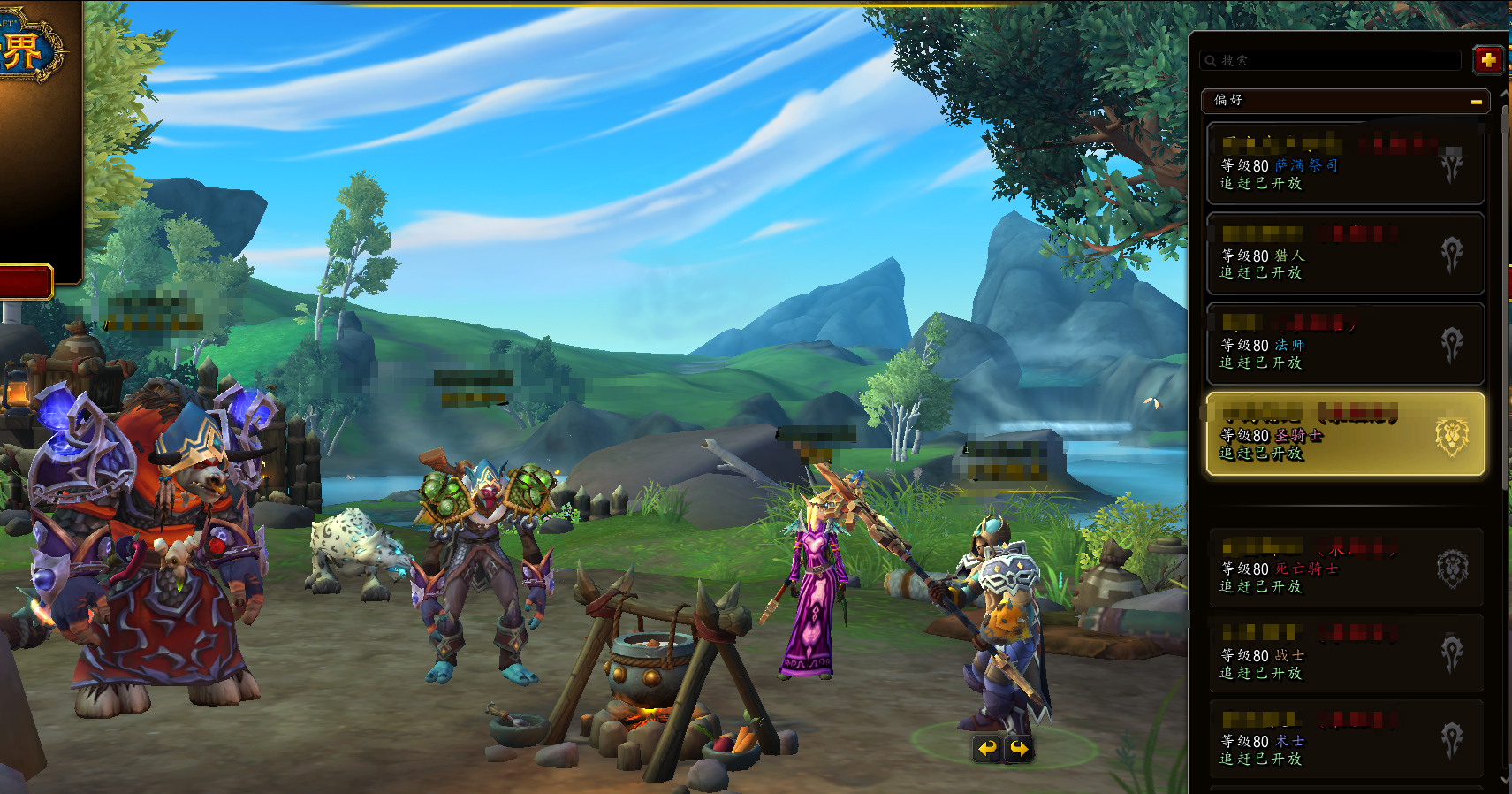Choose the level 80 死亡骑士 character
The image size is (1512, 794).
[1345, 568]
